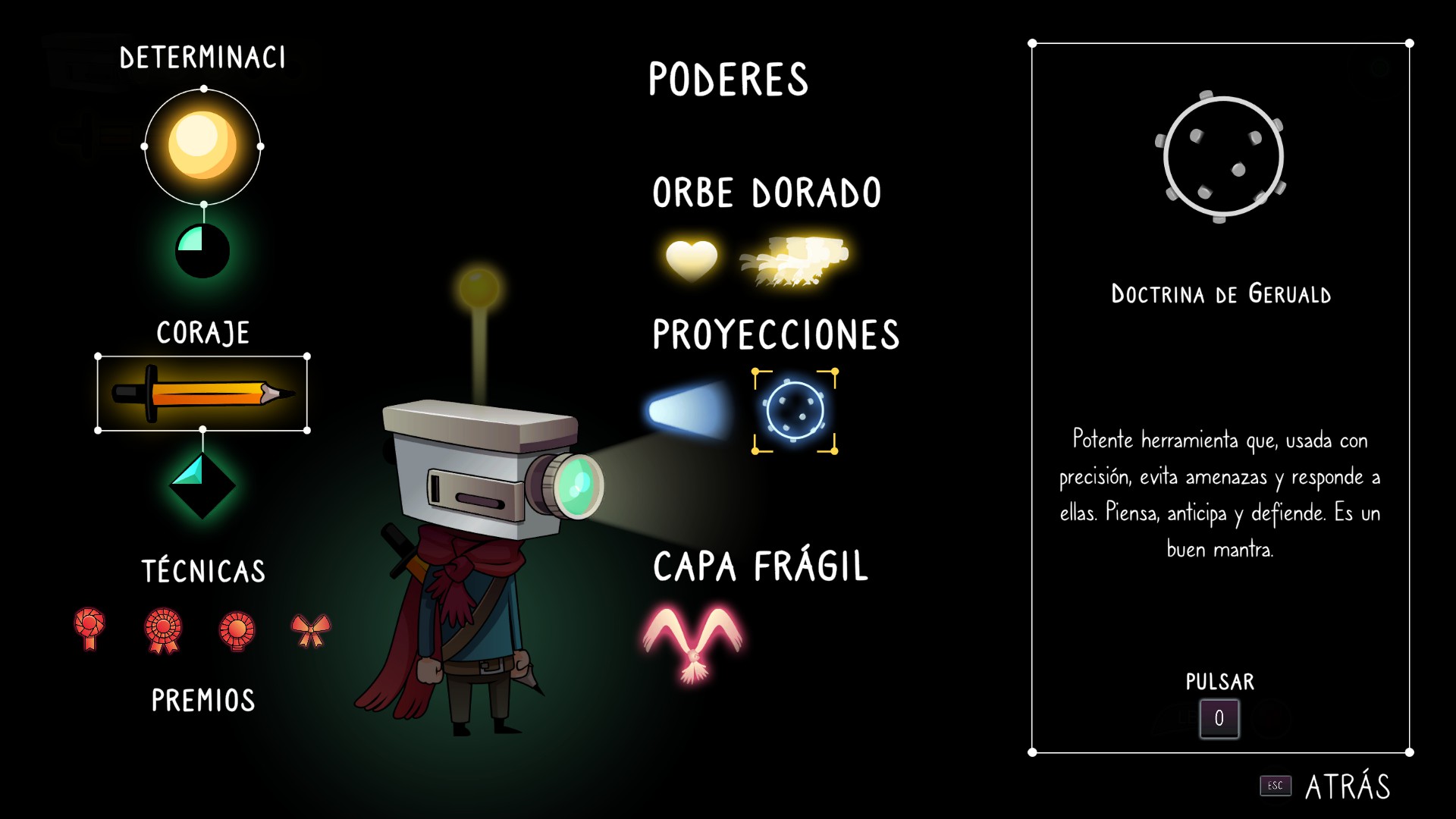Choose the golden dash power icon
Viewport: 1456px width, 819px height.
(x=794, y=260)
